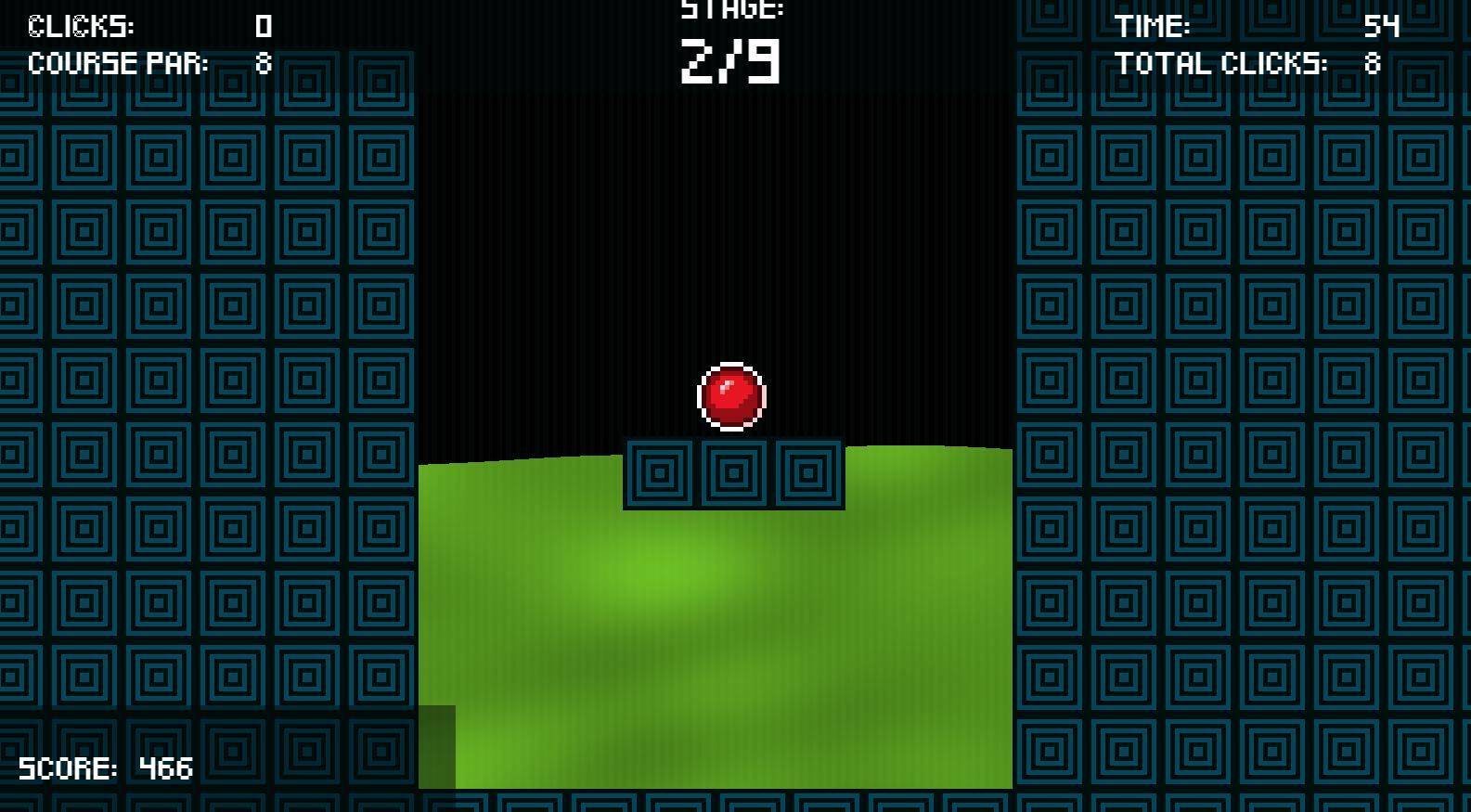Viewport: 1471px width, 812px height.
Task: Click the middle tile block under the ball
Action: 732,471
